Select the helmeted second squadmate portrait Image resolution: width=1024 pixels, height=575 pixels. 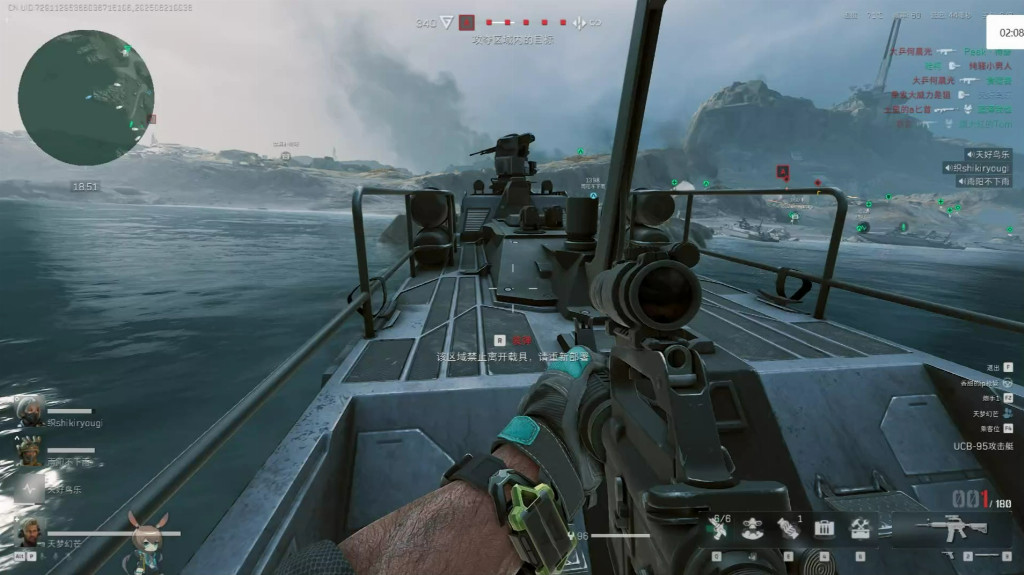30,452
